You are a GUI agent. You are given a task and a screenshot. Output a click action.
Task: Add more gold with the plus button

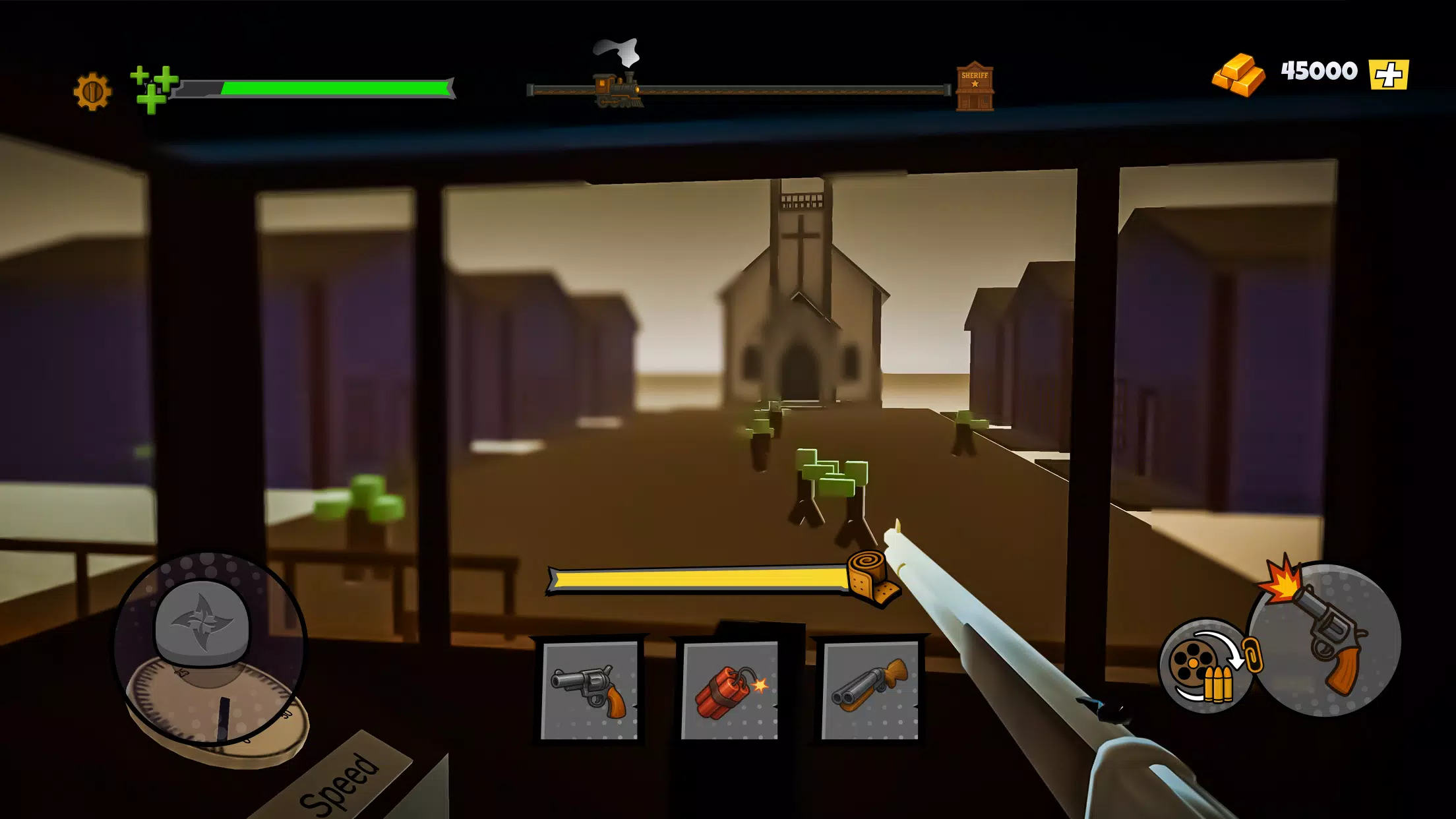click(1388, 75)
